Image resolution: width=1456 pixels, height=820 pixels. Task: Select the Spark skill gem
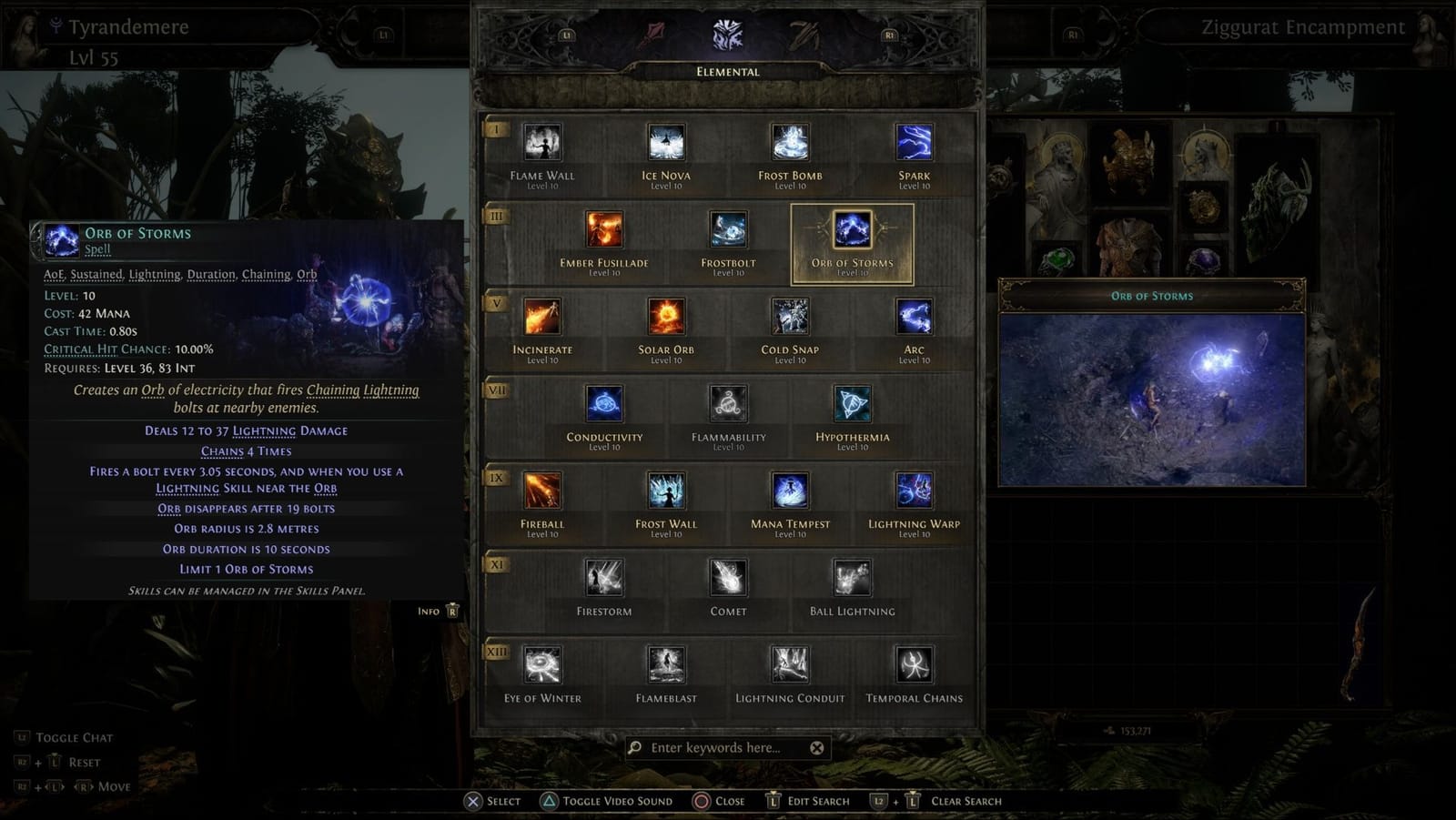pyautogui.click(x=914, y=143)
